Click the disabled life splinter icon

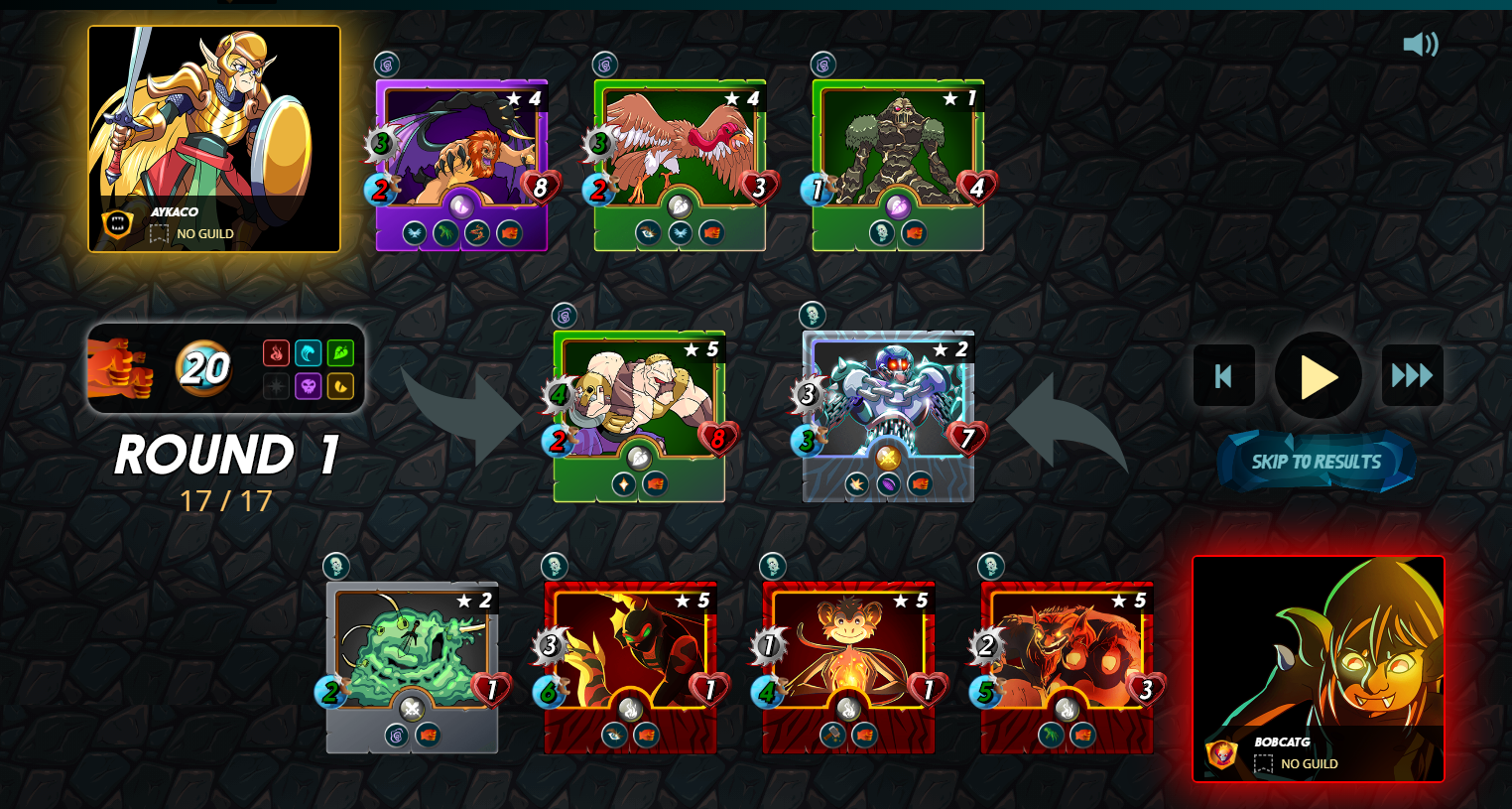coord(279,385)
